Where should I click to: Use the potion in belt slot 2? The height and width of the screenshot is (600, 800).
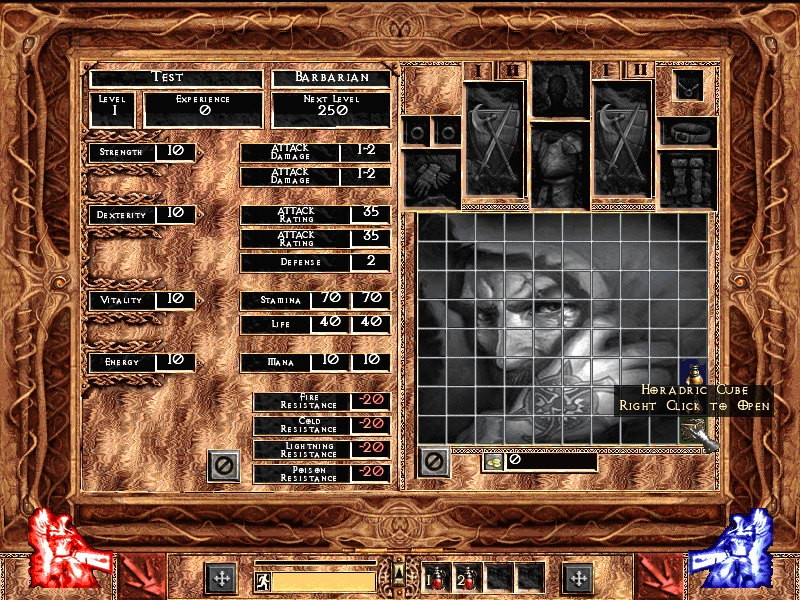point(467,577)
